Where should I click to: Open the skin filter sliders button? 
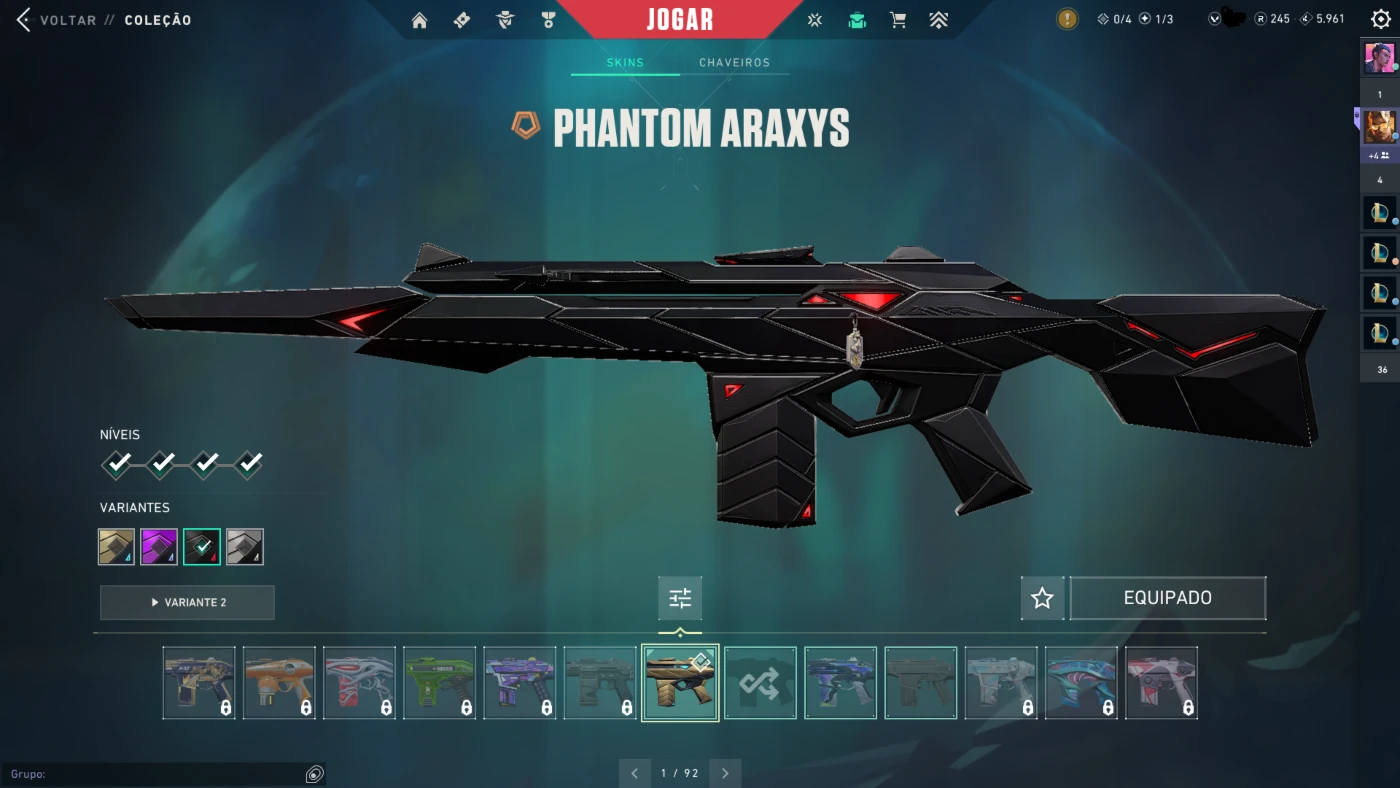680,599
